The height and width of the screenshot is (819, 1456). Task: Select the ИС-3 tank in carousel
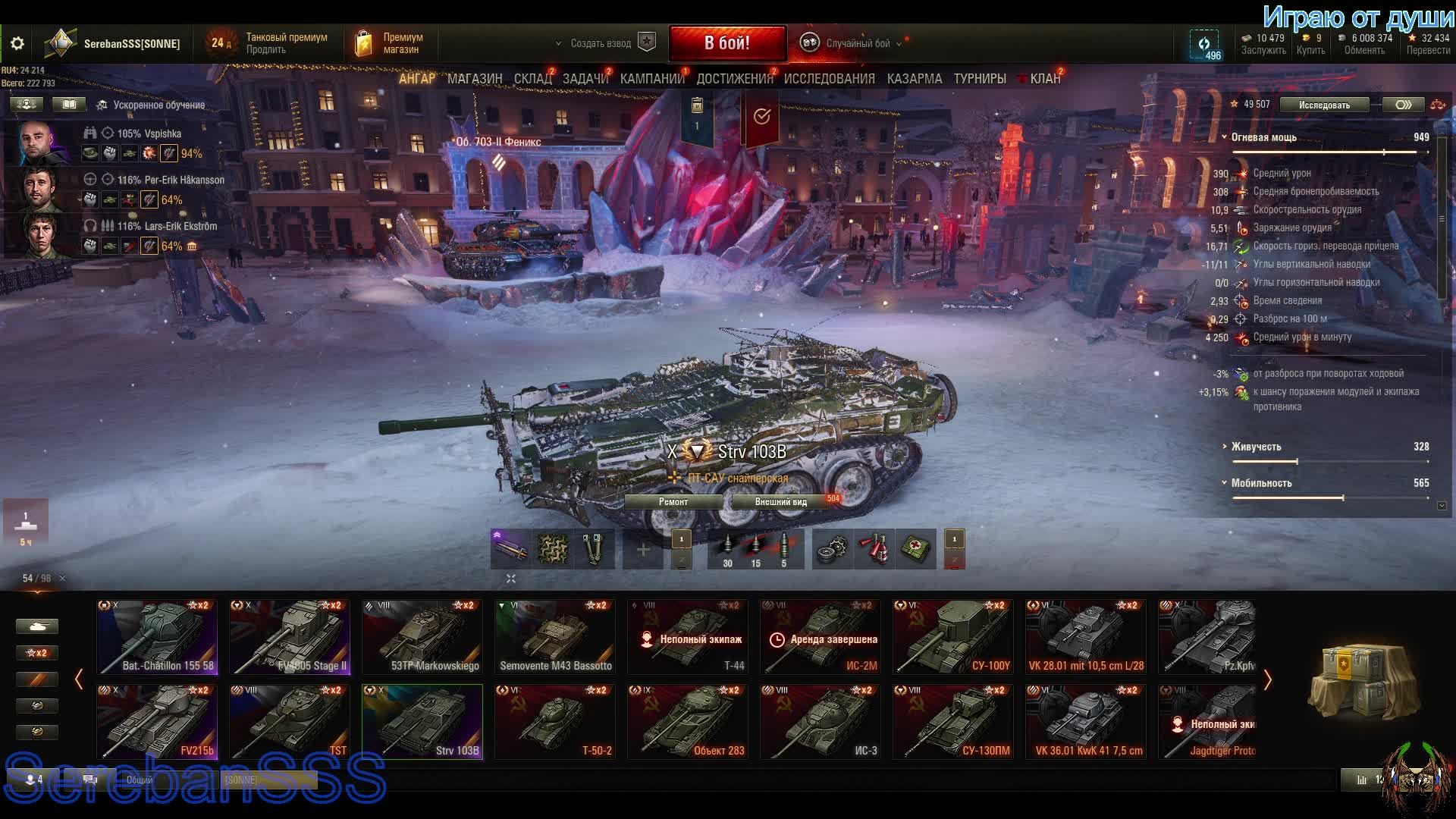click(821, 721)
